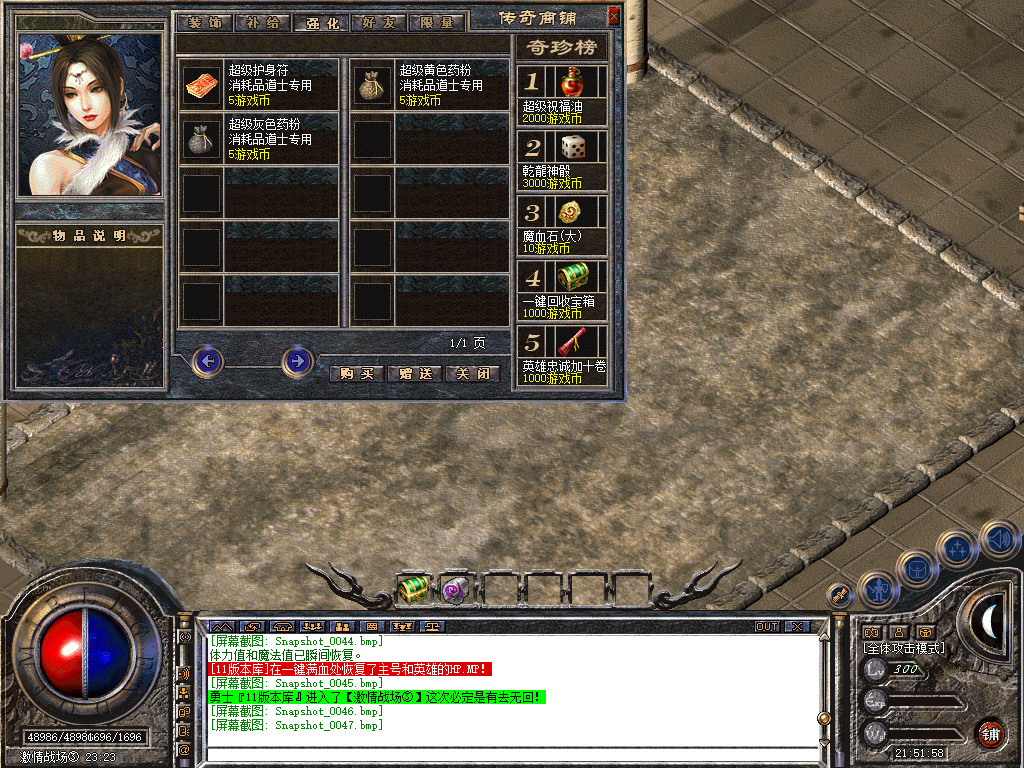Open the 补给 supplies tab
The image size is (1024, 768).
264,22
